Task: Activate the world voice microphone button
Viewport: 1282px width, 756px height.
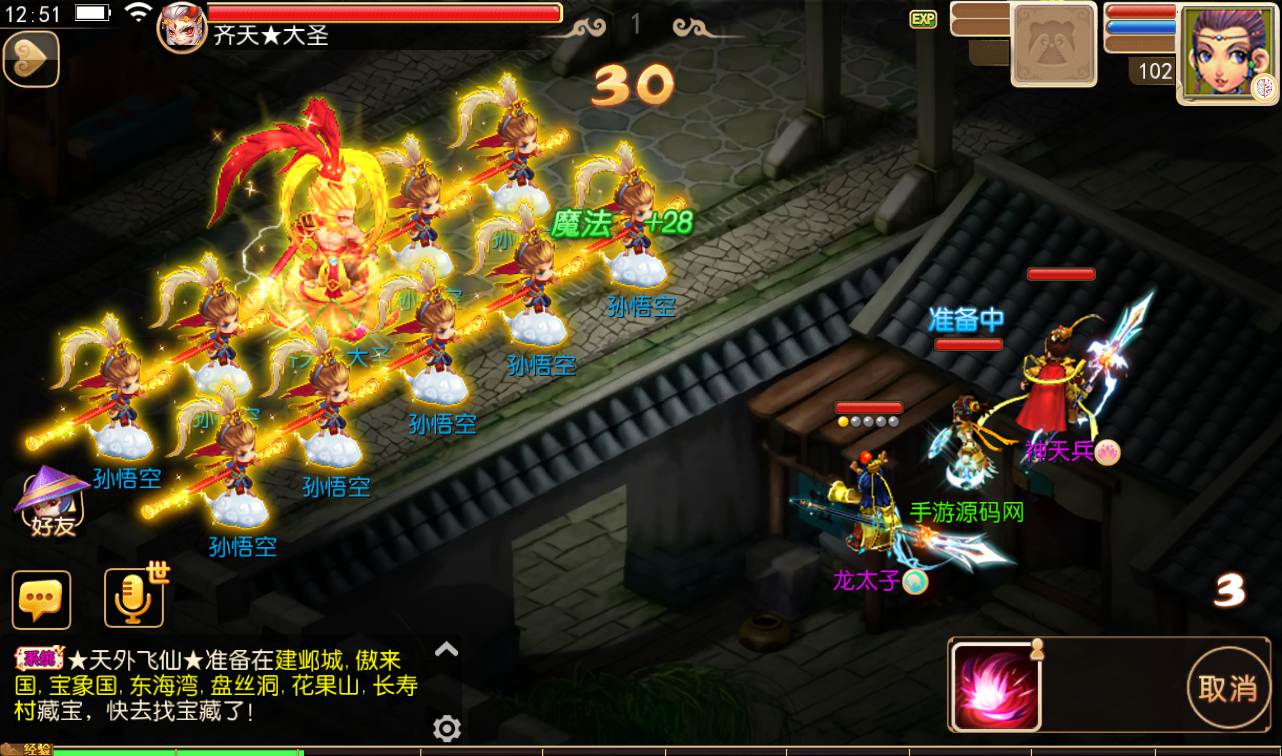Action: [133, 597]
